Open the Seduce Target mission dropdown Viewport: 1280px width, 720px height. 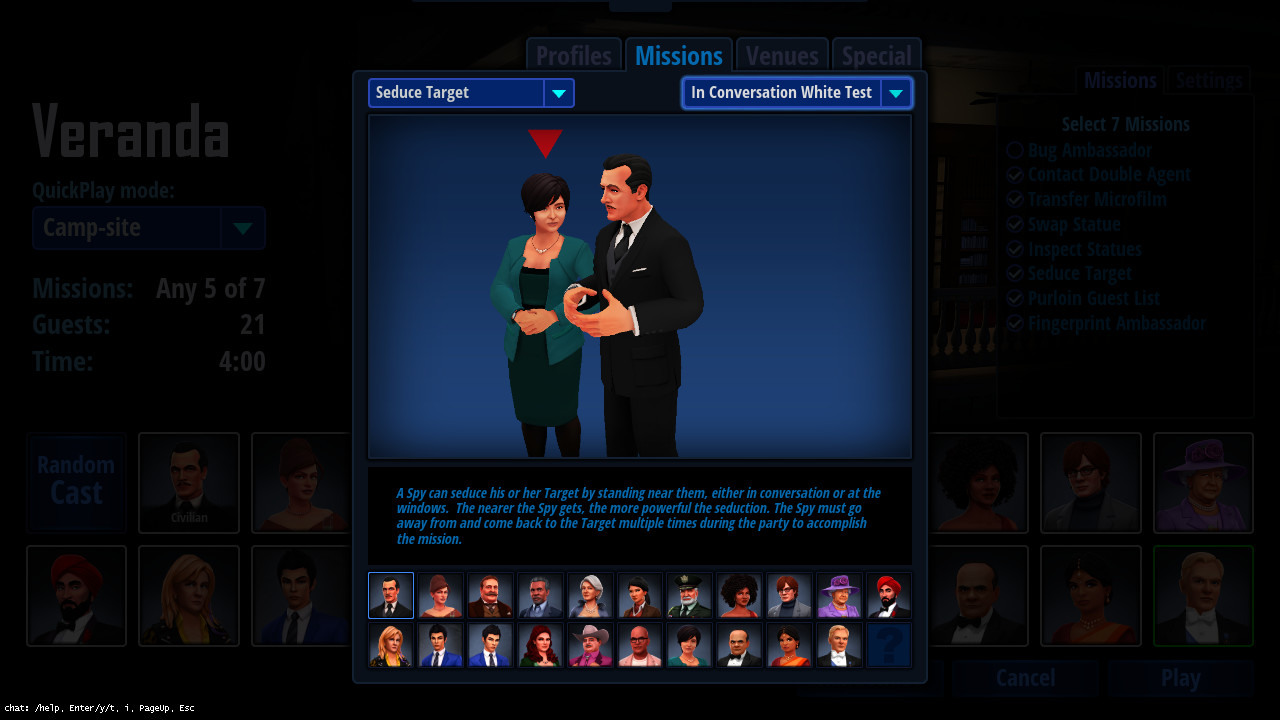[x=558, y=92]
